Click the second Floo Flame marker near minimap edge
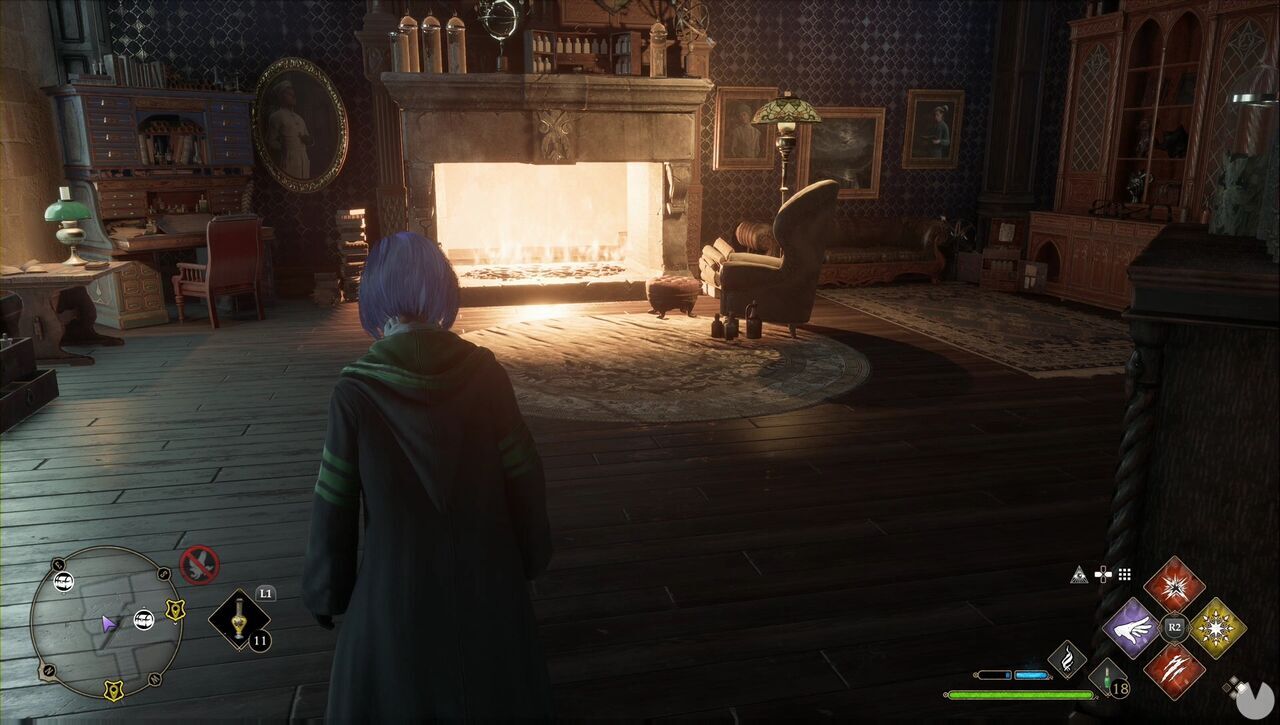The width and height of the screenshot is (1280, 725). tap(144, 620)
